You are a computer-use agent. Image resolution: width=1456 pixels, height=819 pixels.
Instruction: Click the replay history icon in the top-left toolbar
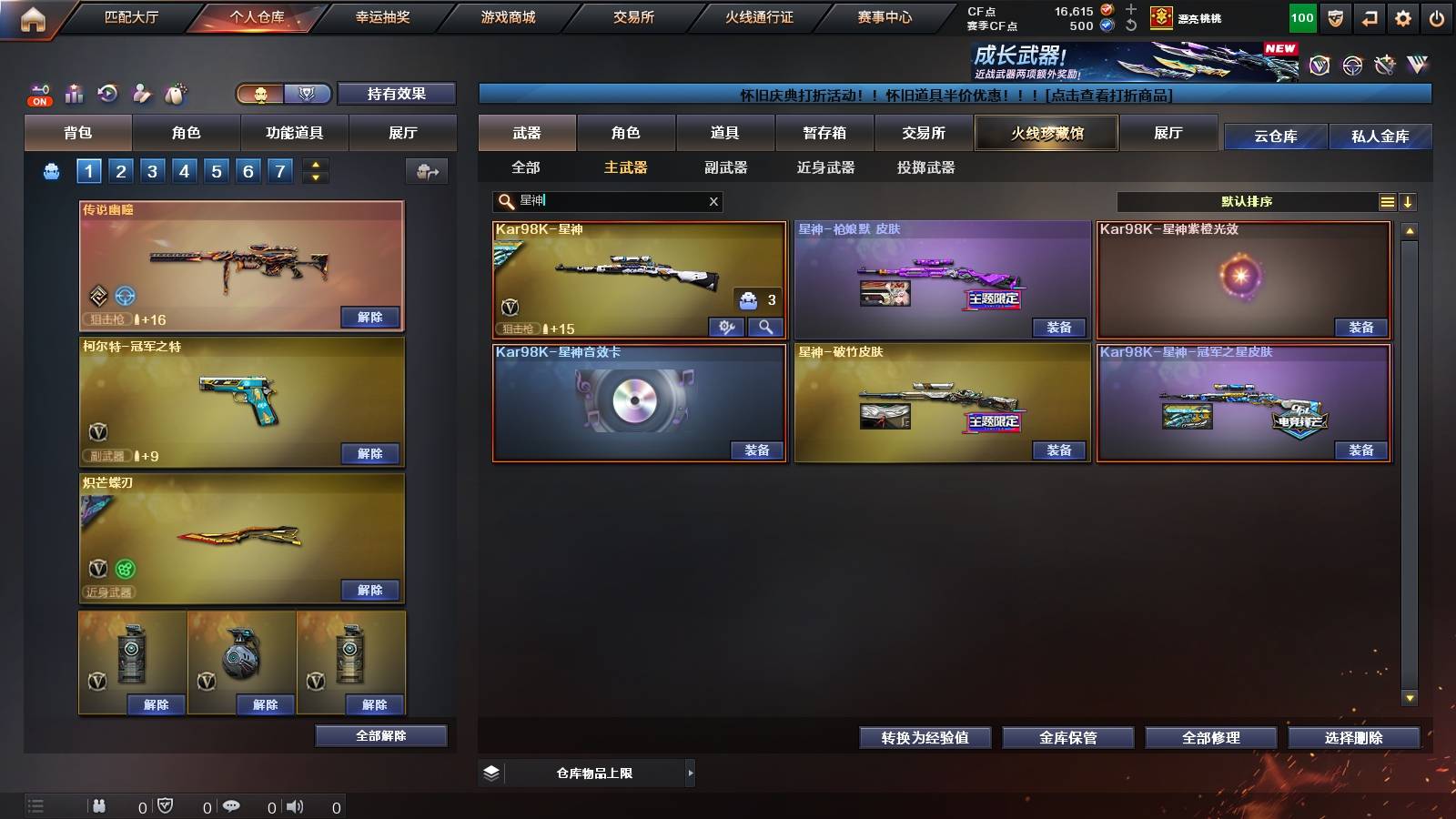coord(108,93)
